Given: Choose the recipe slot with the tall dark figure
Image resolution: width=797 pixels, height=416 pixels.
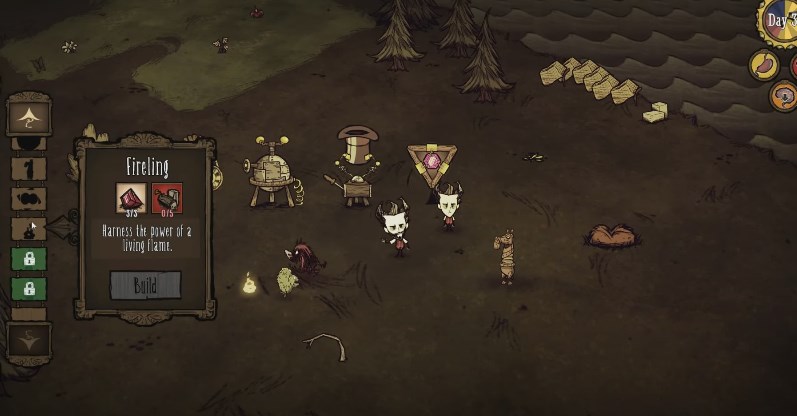Looking at the screenshot, I should tap(28, 168).
